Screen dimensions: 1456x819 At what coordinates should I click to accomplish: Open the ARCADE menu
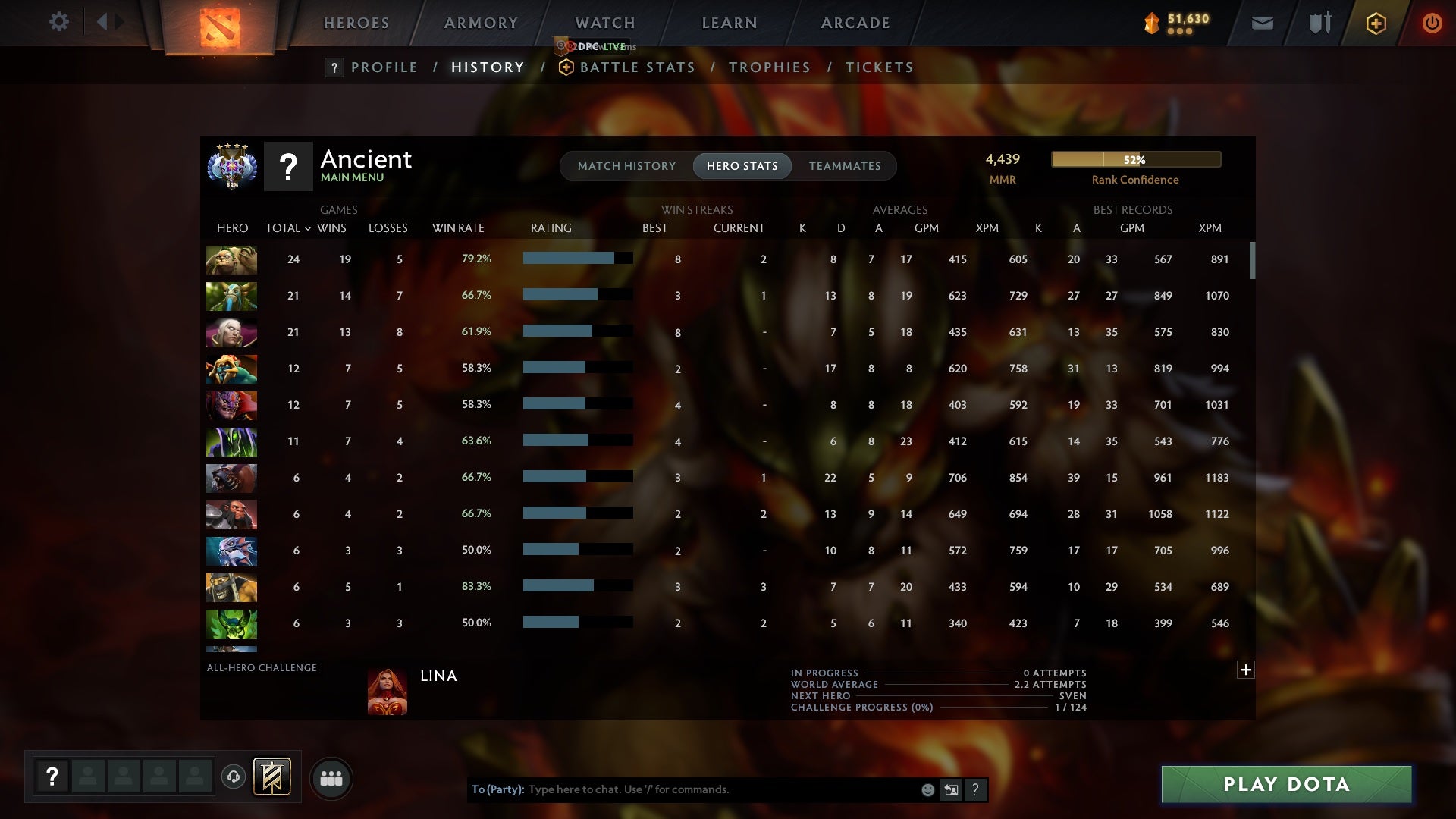(x=855, y=23)
